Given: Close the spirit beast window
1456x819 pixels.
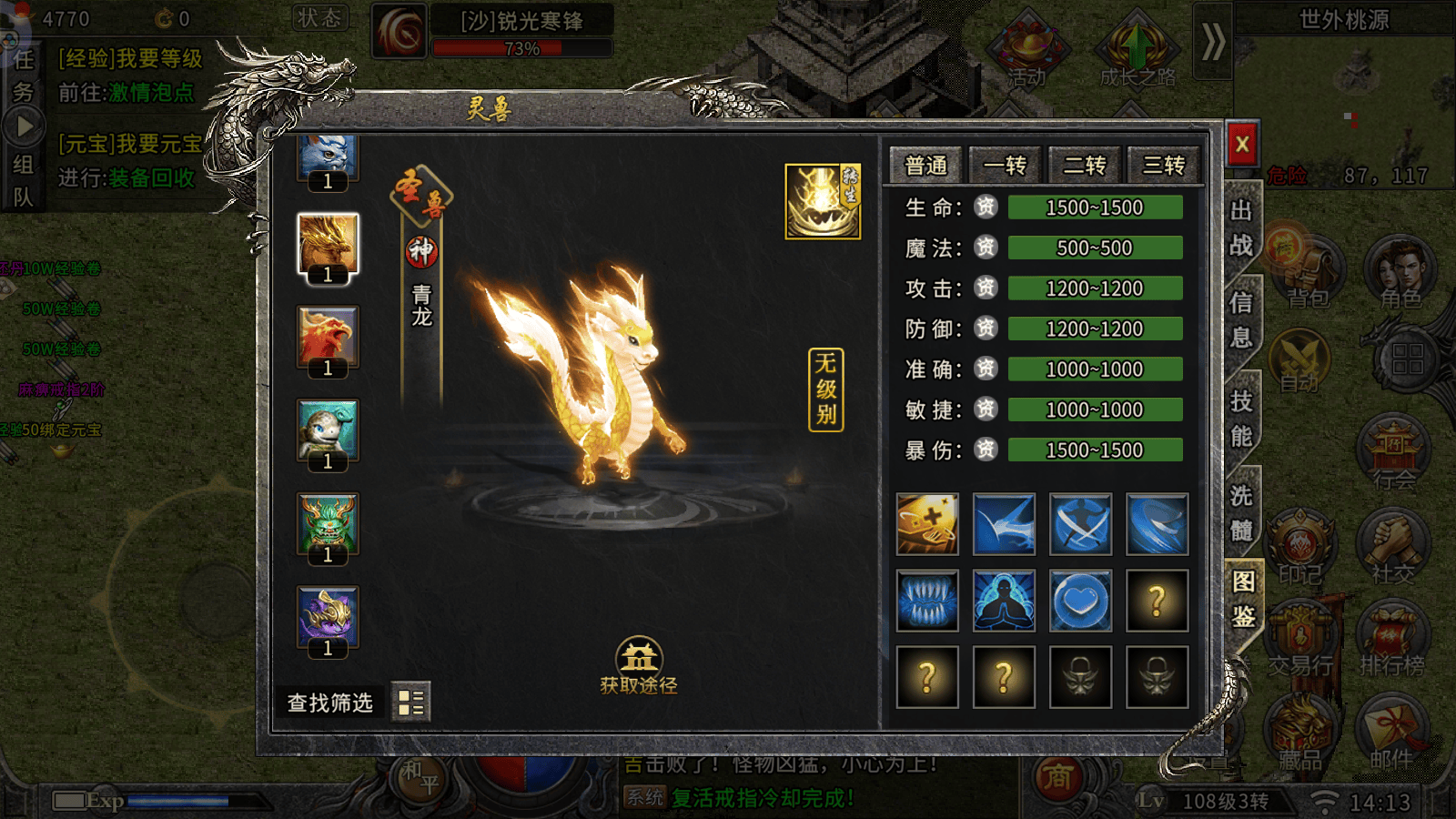Looking at the screenshot, I should pyautogui.click(x=1241, y=143).
